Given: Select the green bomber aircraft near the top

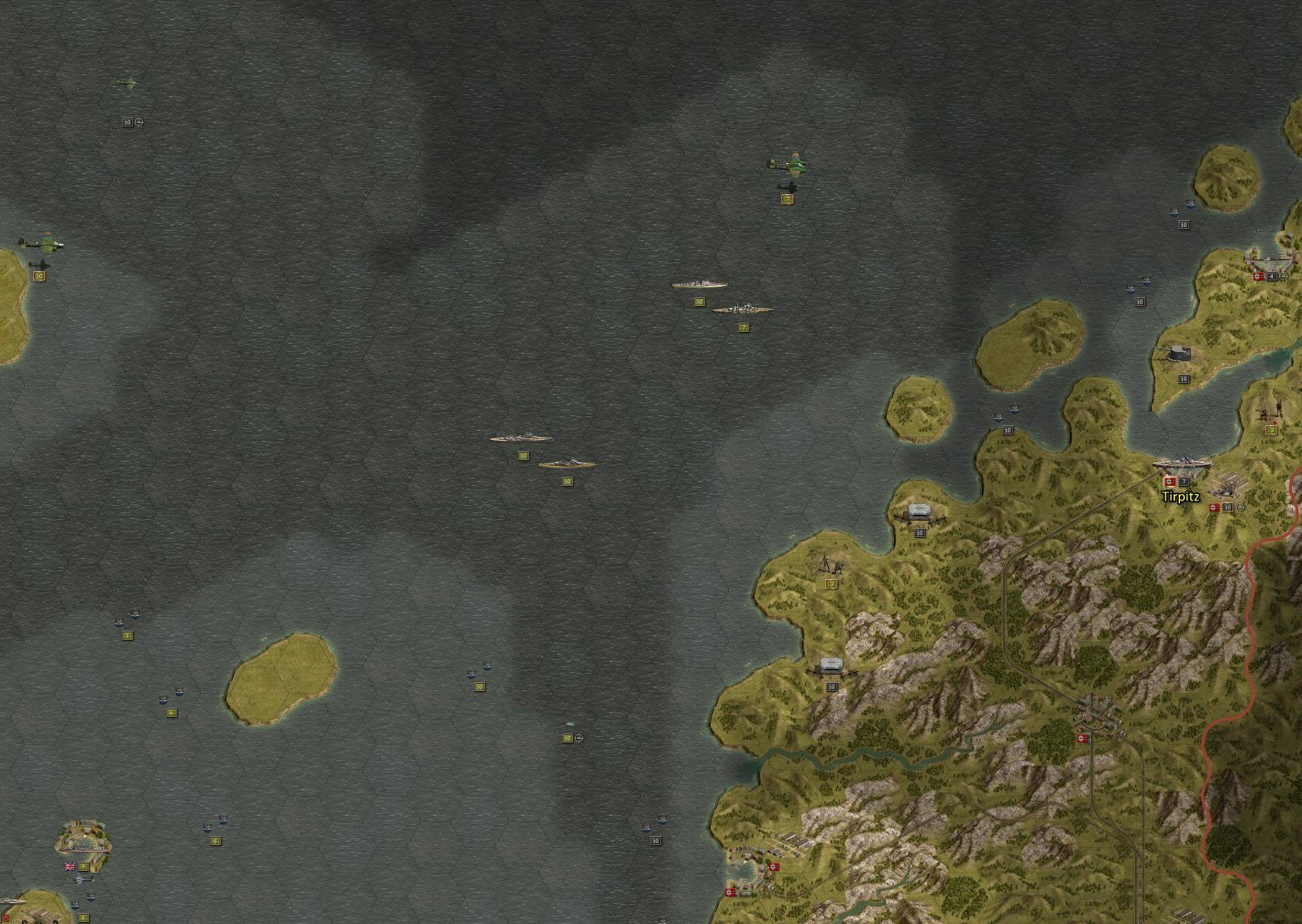Looking at the screenshot, I should (792, 165).
